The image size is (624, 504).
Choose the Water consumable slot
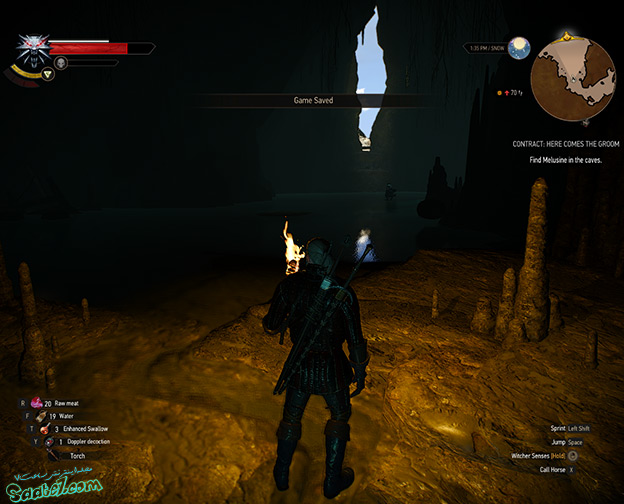40,416
